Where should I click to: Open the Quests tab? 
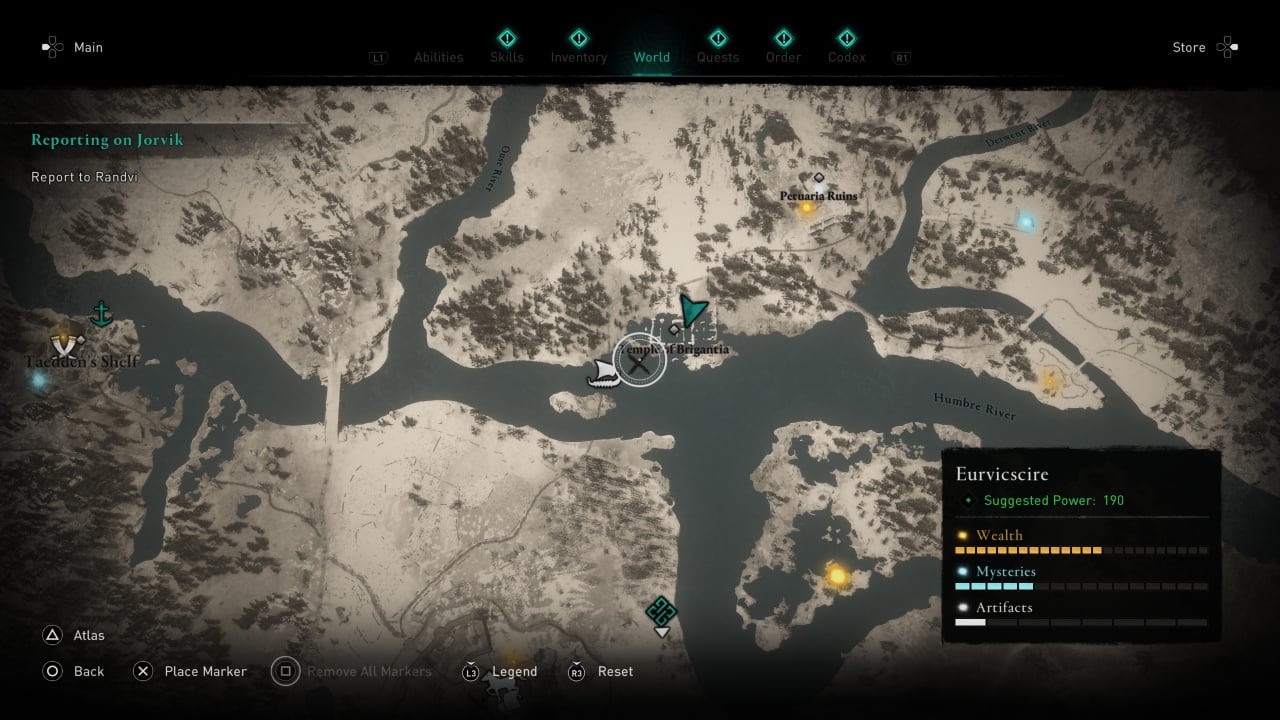(x=717, y=57)
